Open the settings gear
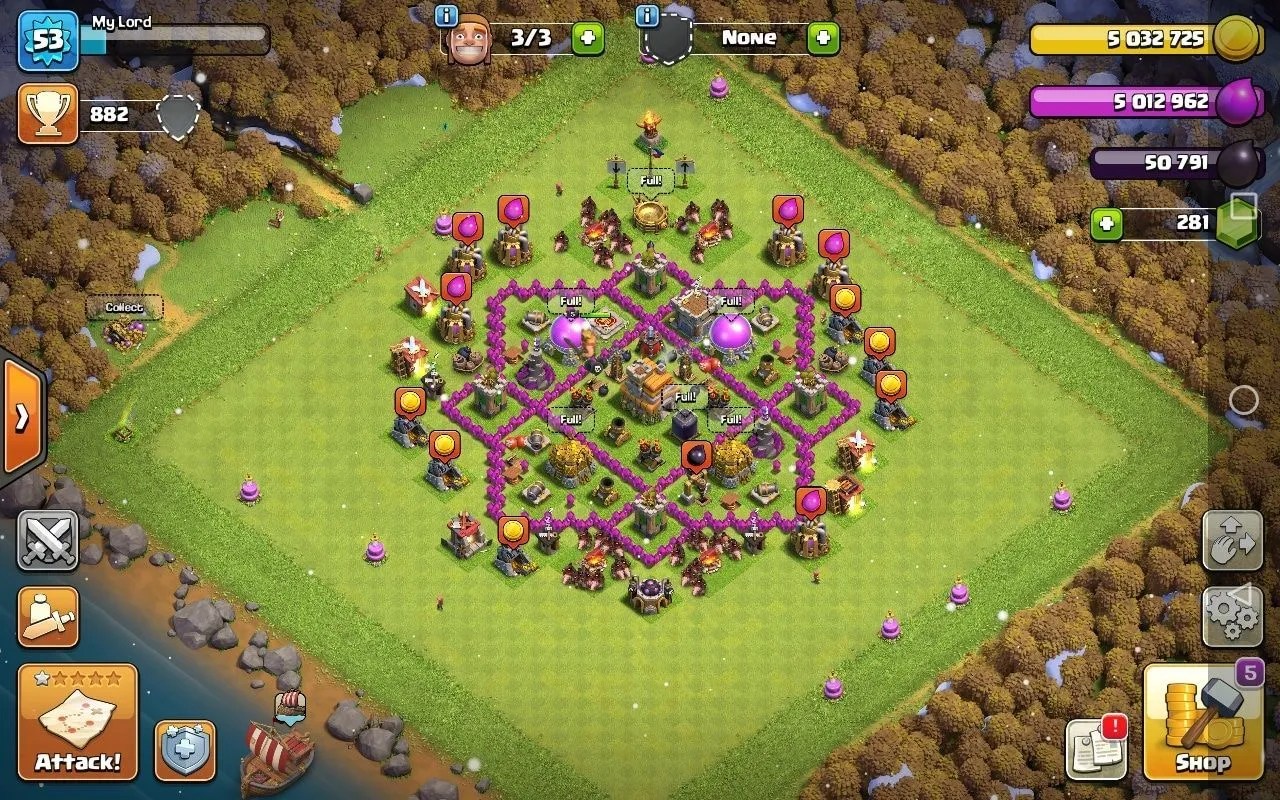The width and height of the screenshot is (1280, 800). pyautogui.click(x=1232, y=616)
